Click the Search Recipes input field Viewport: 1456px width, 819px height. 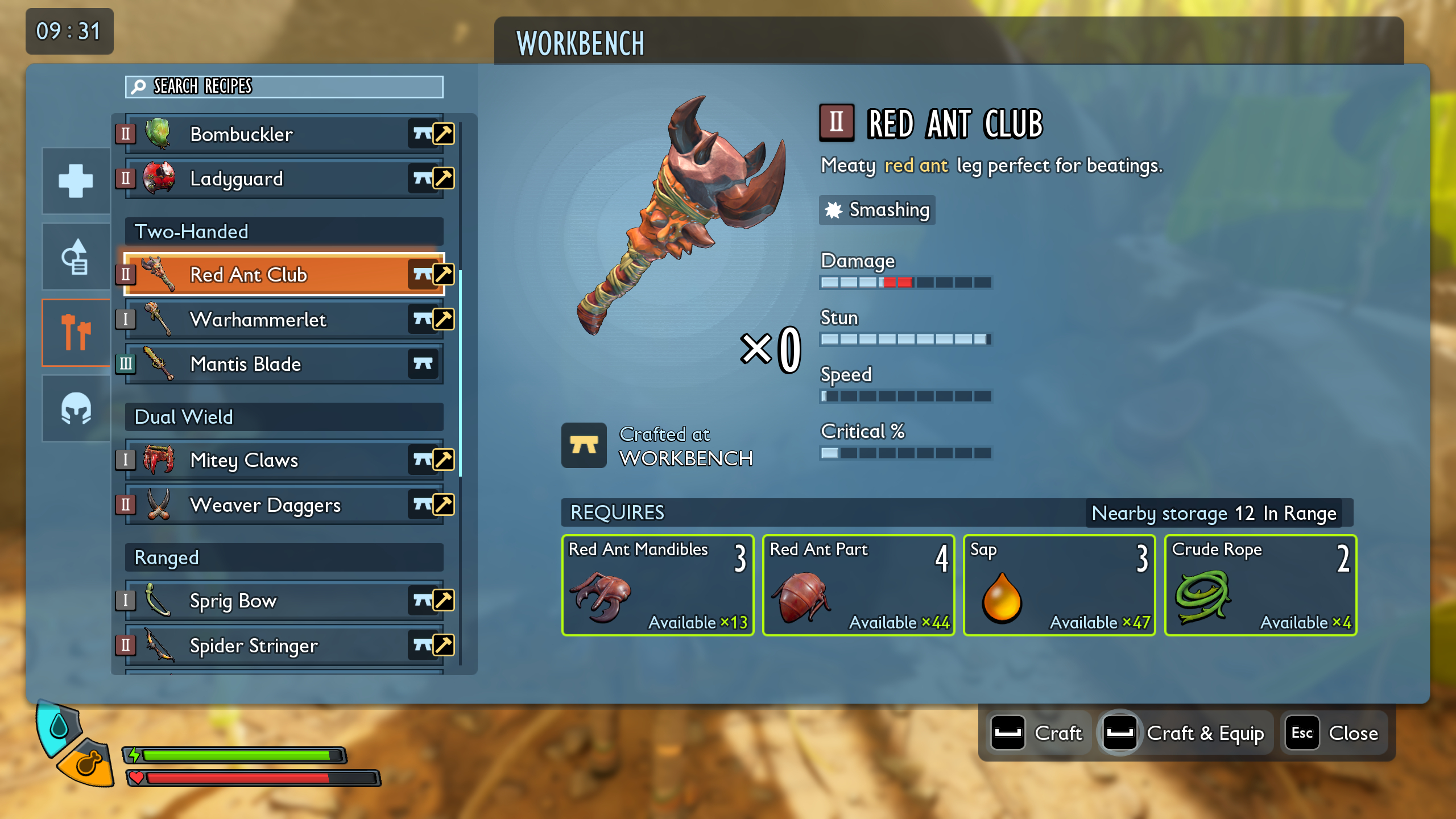(x=283, y=87)
